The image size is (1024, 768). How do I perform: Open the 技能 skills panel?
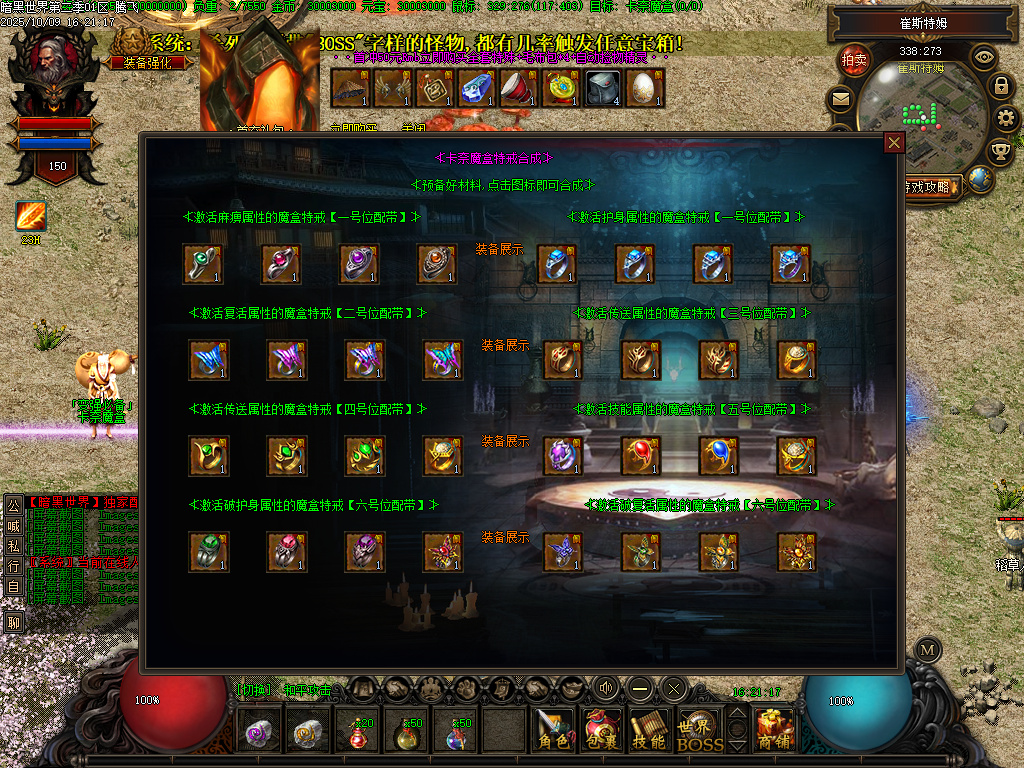(650, 729)
